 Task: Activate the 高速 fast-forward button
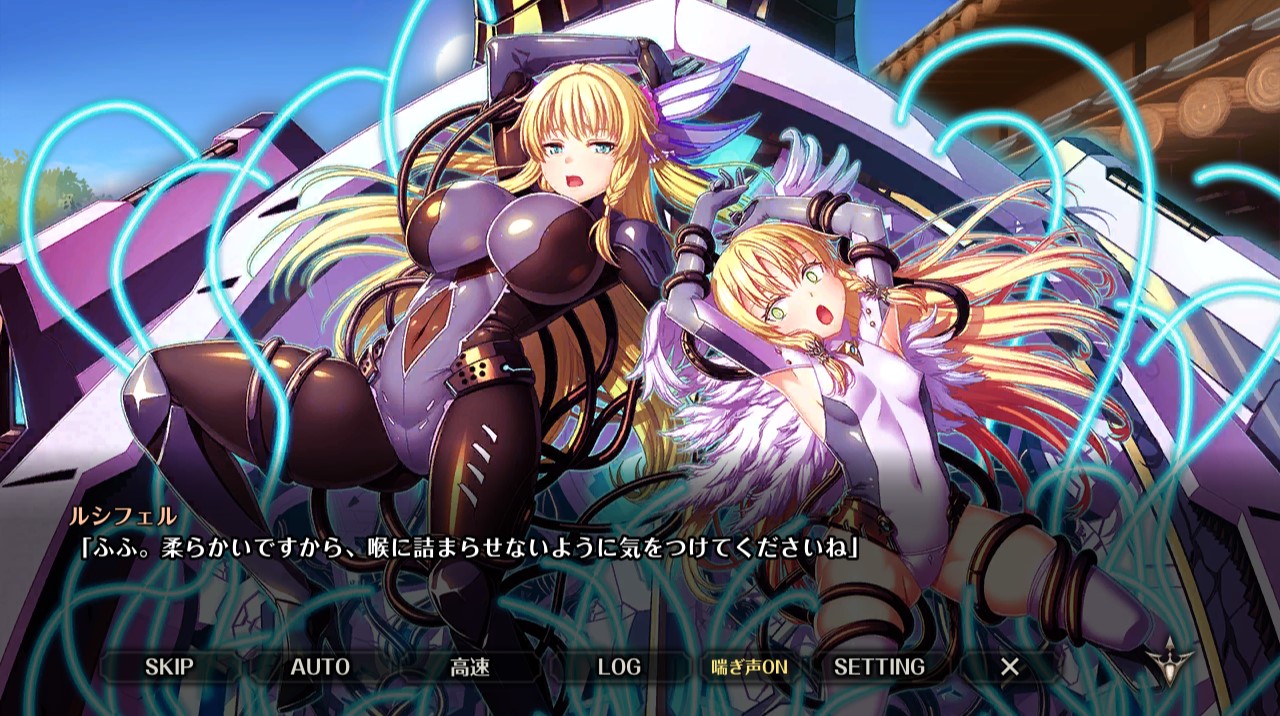(x=470, y=667)
